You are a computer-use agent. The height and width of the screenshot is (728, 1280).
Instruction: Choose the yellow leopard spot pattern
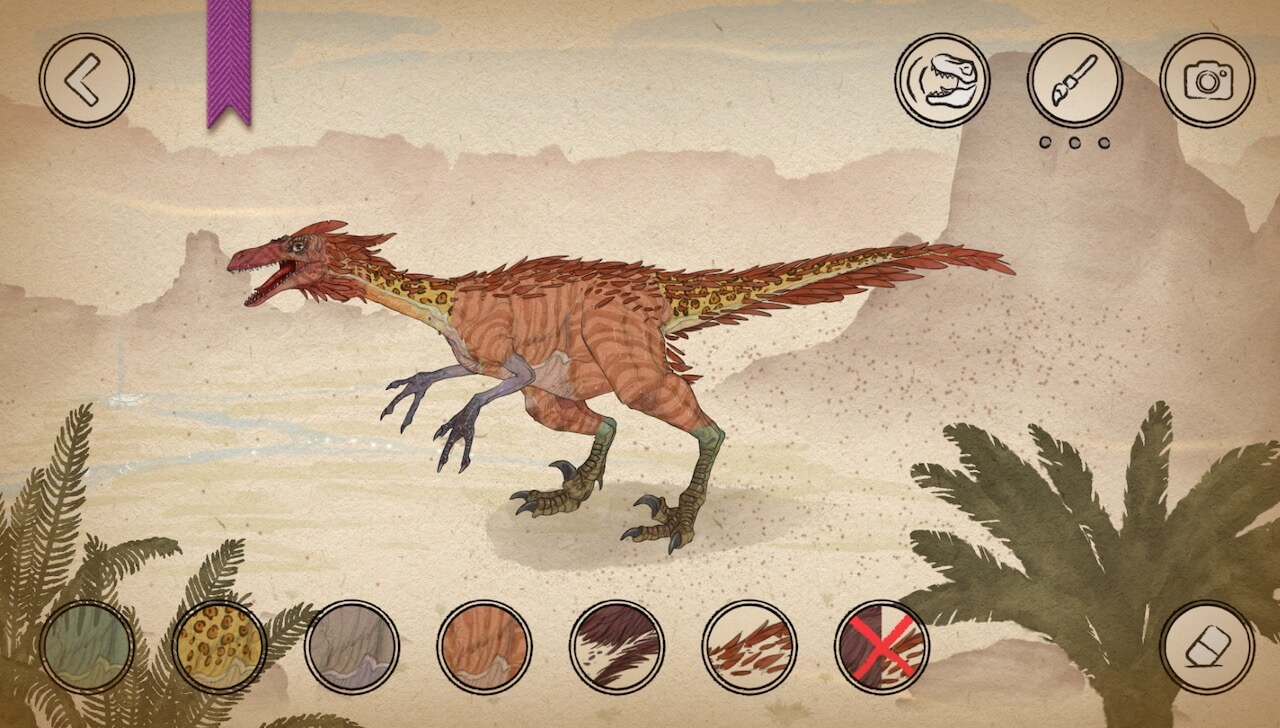tap(219, 647)
